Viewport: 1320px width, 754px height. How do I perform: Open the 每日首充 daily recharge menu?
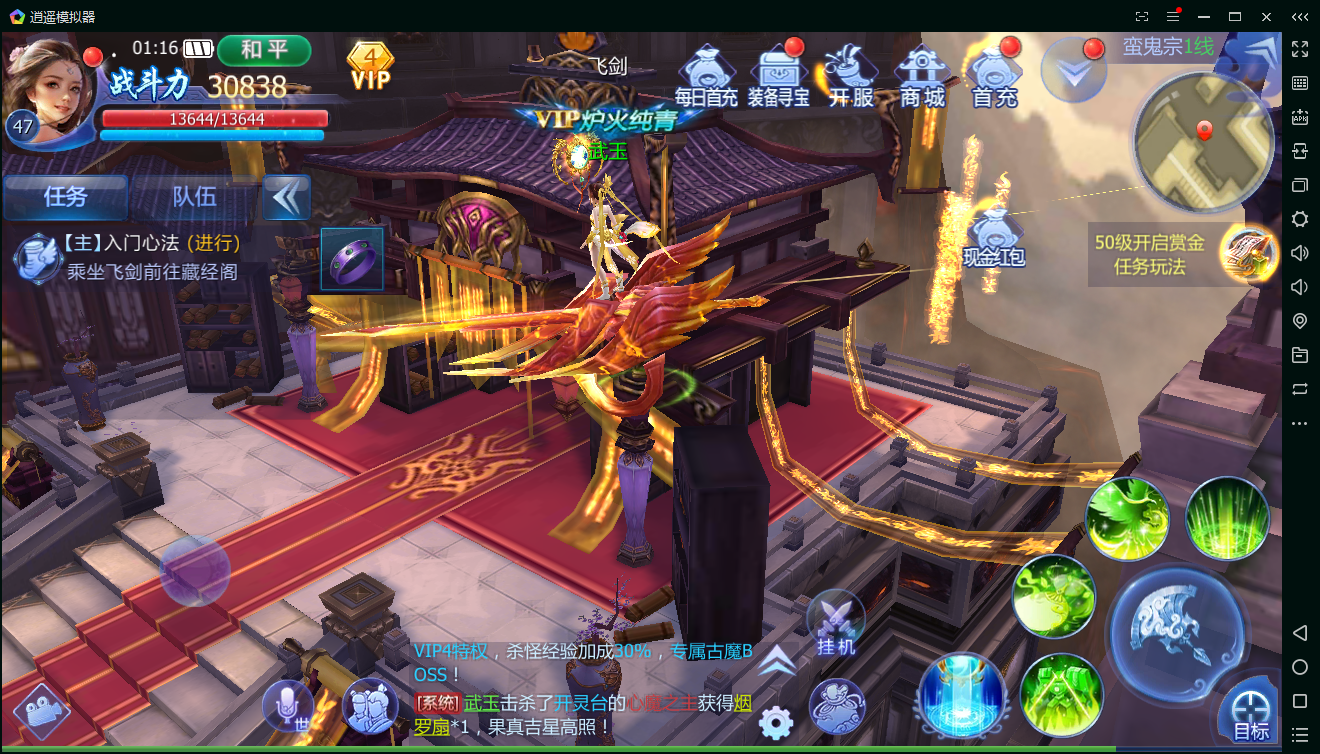(706, 75)
